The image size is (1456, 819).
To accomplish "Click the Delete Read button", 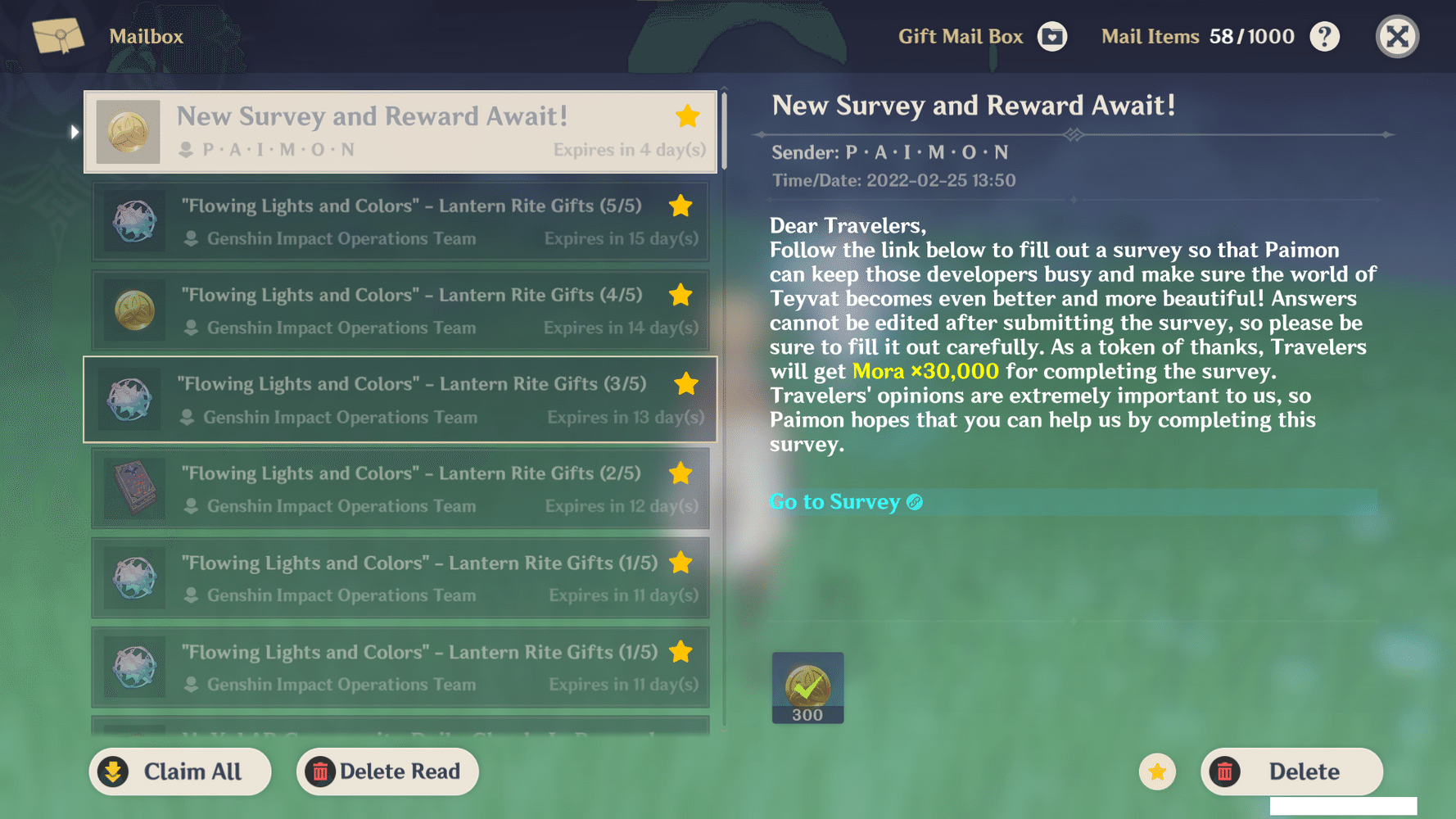I will (x=387, y=771).
